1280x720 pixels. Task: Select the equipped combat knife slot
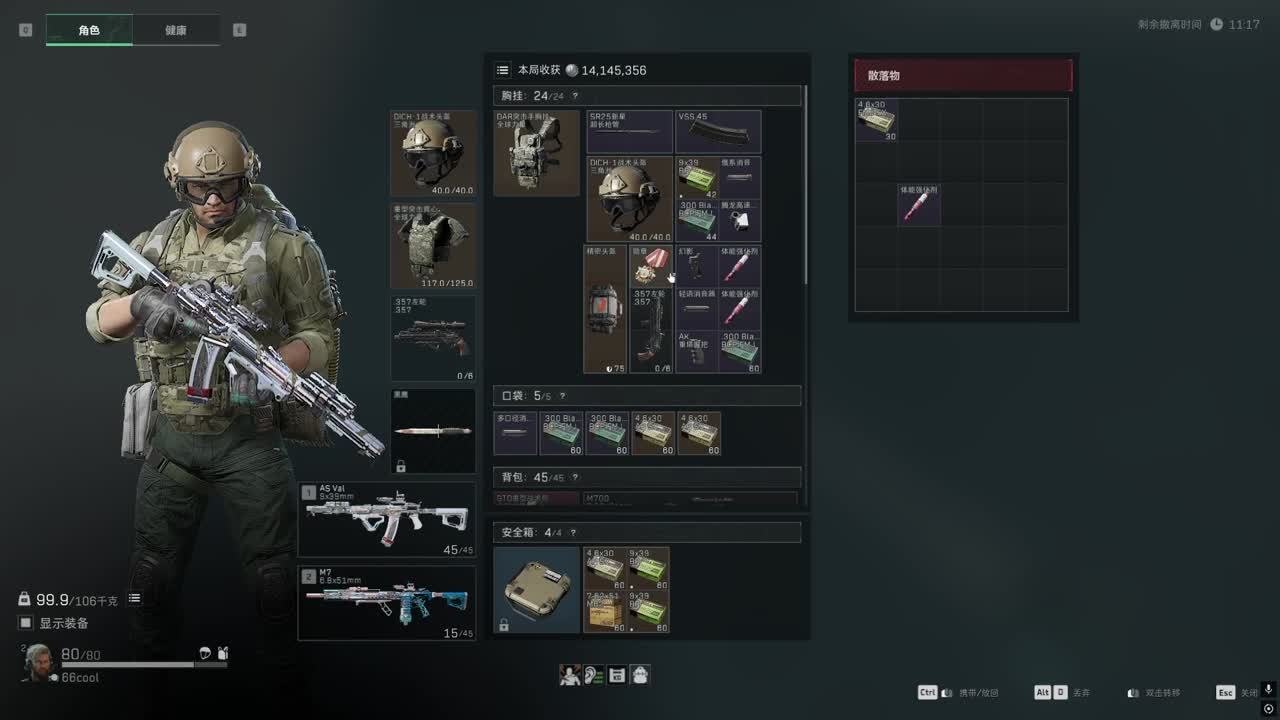(x=432, y=430)
